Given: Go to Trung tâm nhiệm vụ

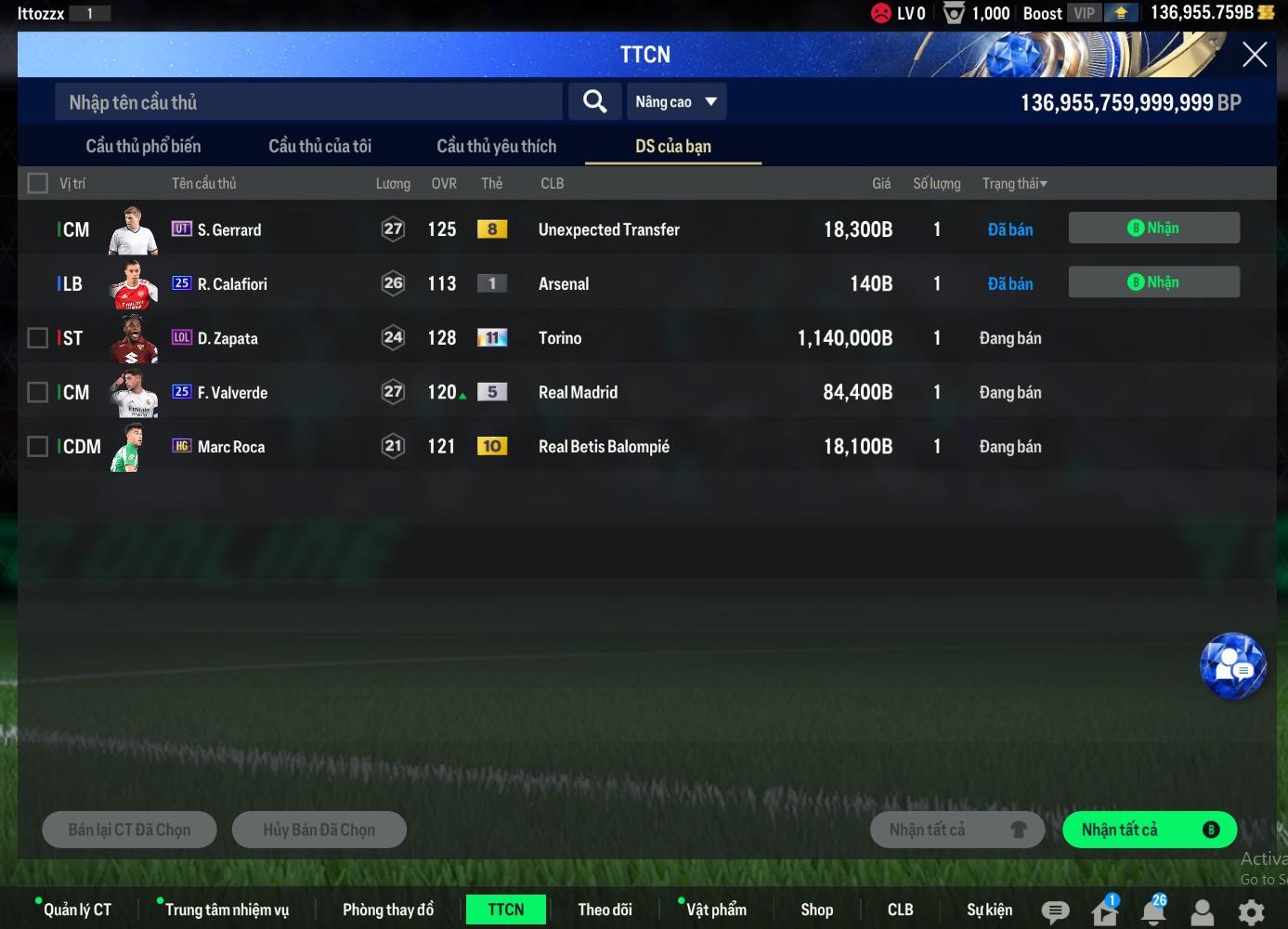Looking at the screenshot, I should tap(227, 909).
